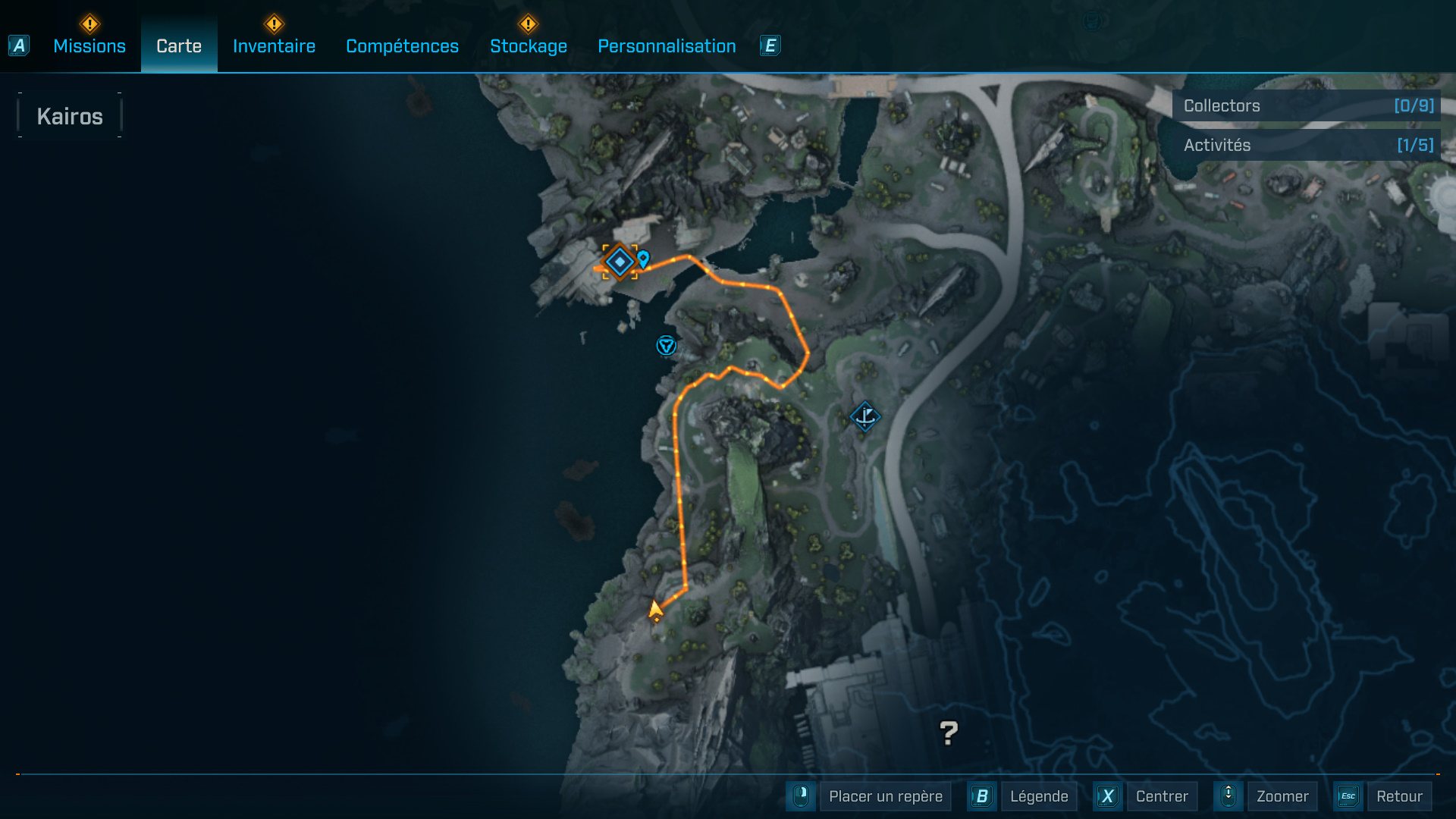The height and width of the screenshot is (819, 1456).
Task: Select the circular vault symbol map marker
Action: pos(666,346)
